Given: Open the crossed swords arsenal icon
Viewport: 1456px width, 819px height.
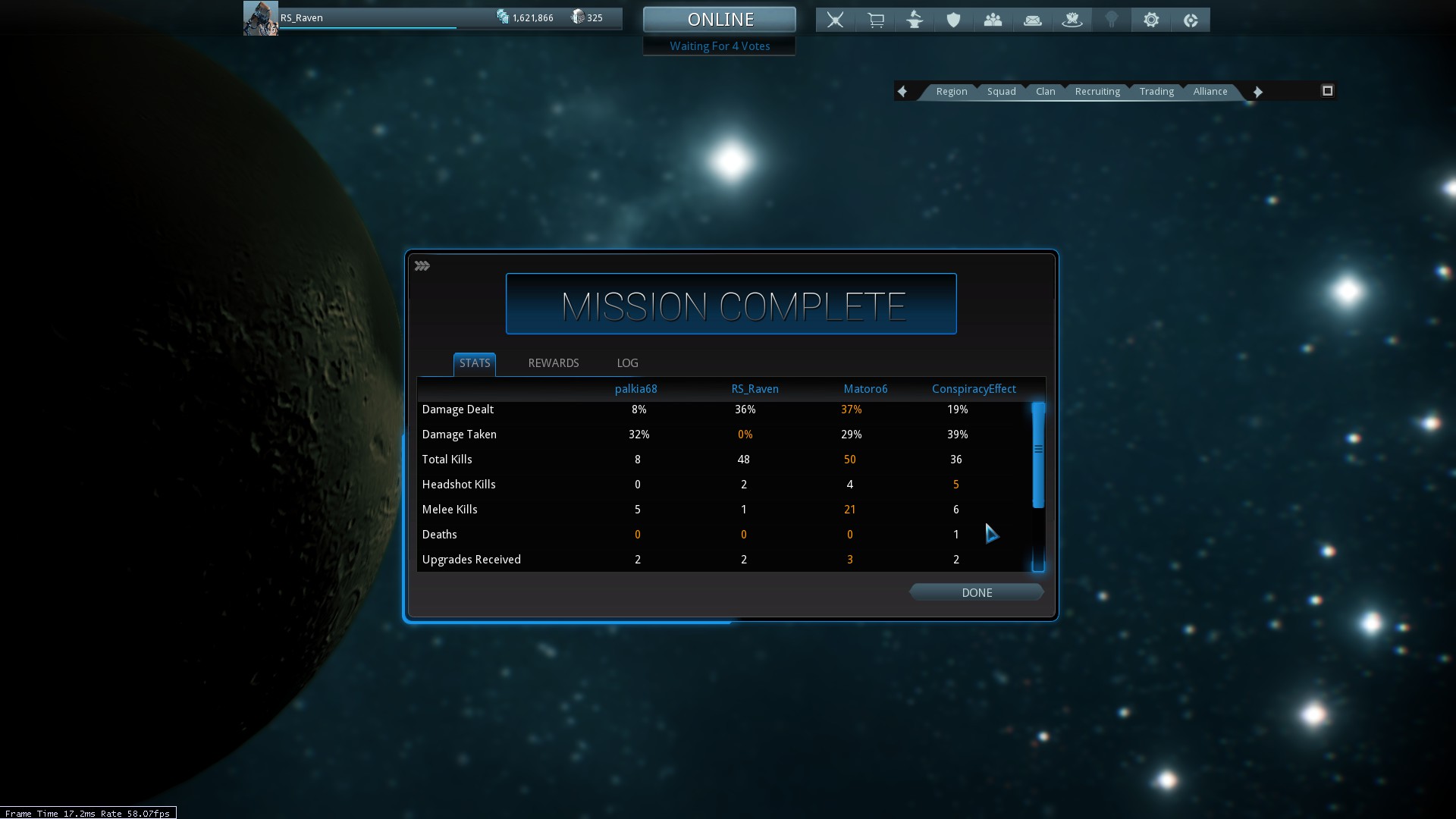Looking at the screenshot, I should 835,20.
